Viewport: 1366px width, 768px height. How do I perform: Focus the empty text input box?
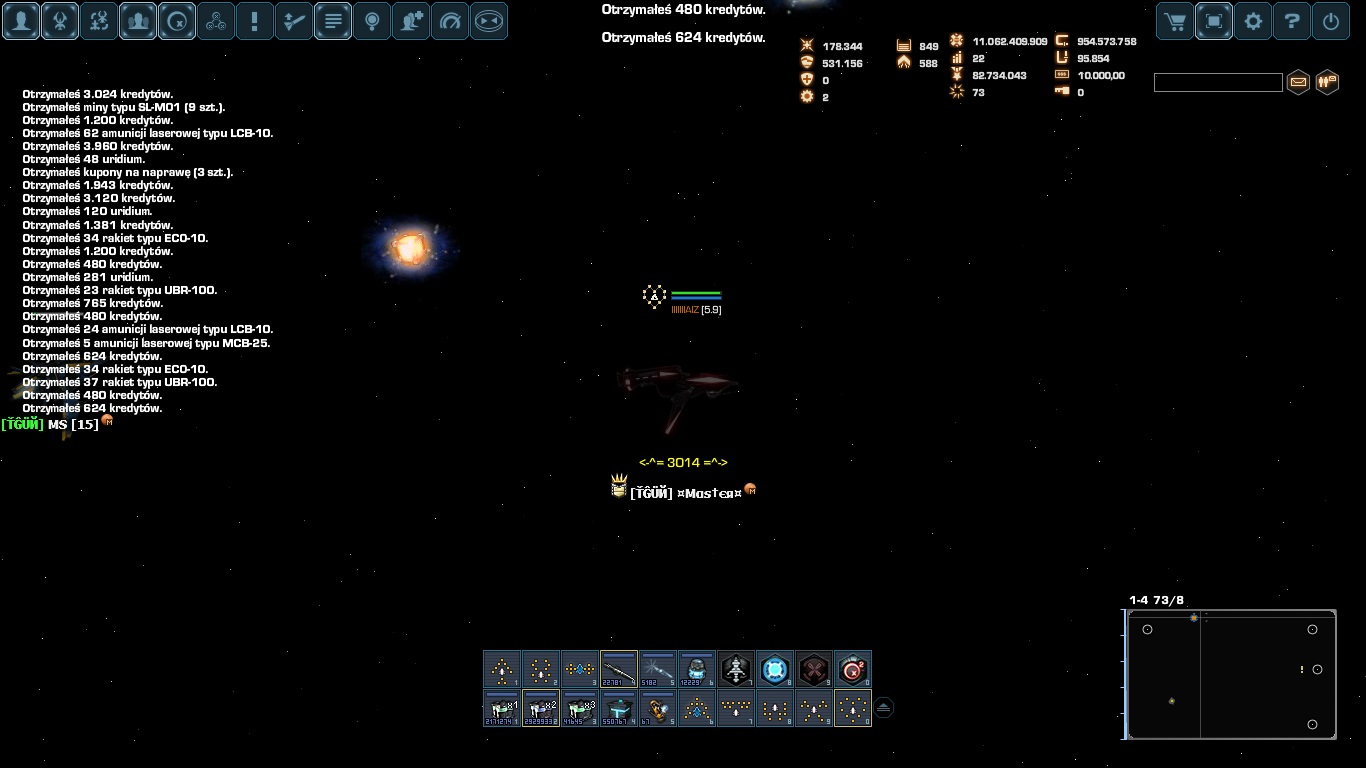point(1218,83)
